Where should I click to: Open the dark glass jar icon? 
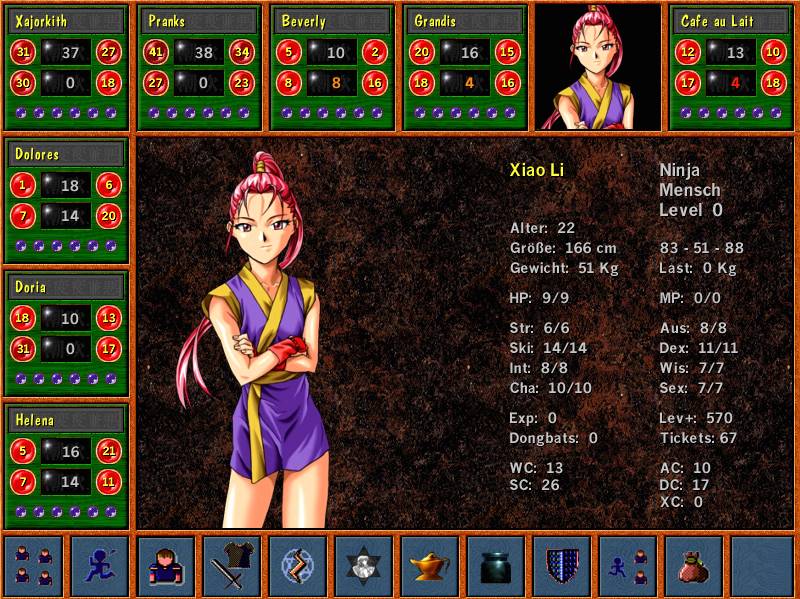point(496,565)
